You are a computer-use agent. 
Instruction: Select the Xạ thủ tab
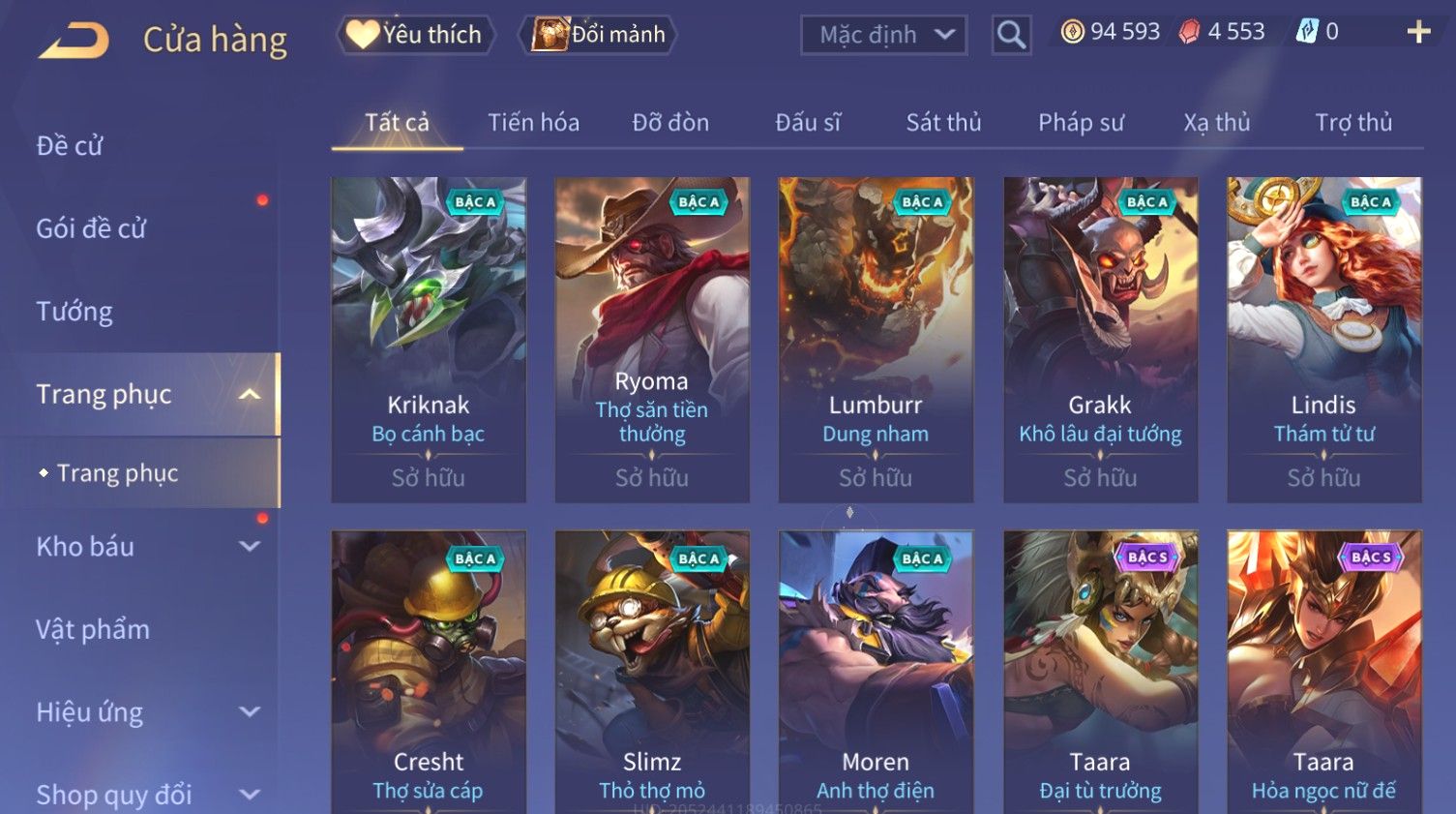[1216, 123]
